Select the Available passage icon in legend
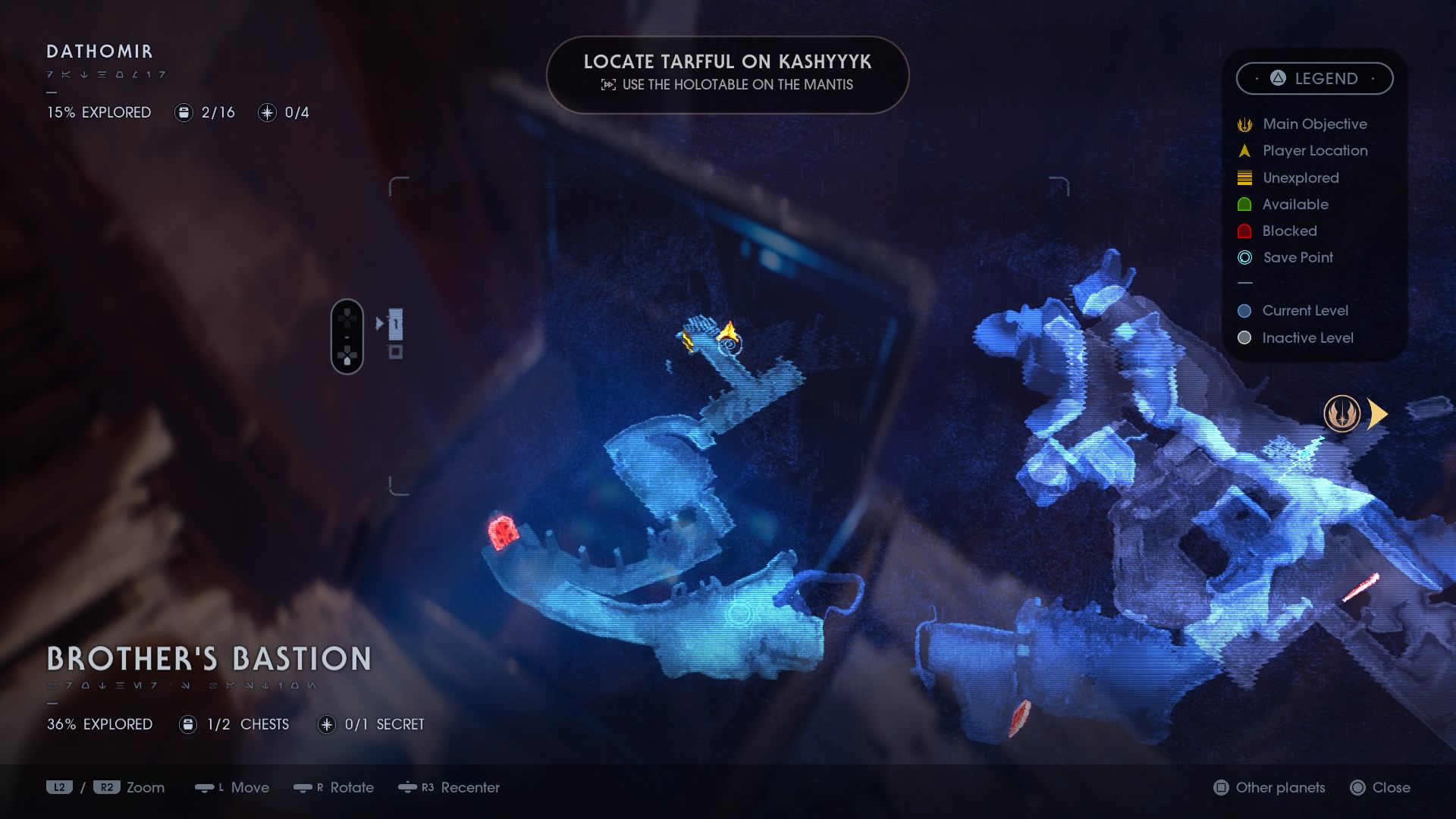Viewport: 1456px width, 819px height. tap(1244, 204)
